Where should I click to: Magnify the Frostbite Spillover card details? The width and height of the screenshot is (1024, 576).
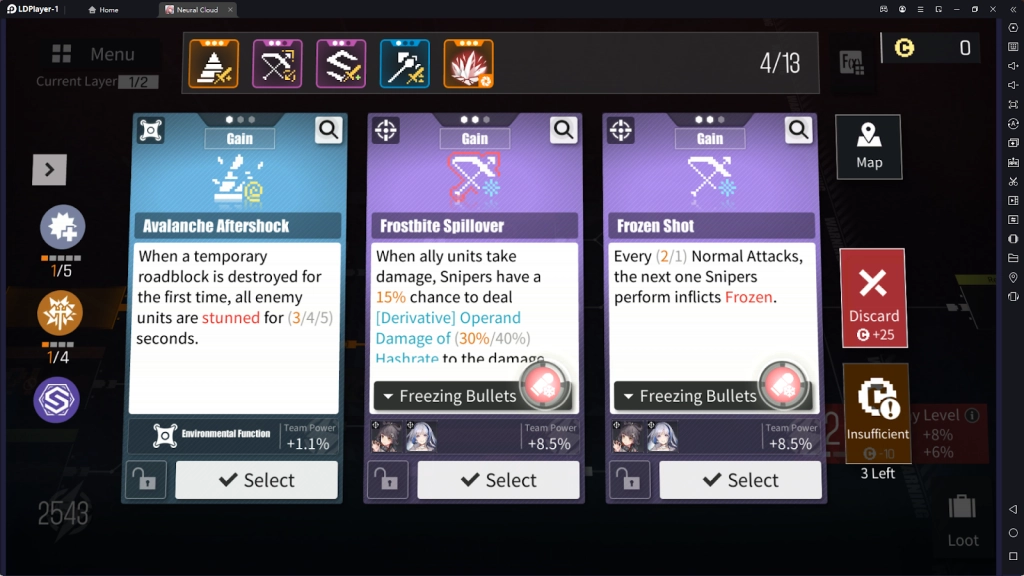click(564, 130)
